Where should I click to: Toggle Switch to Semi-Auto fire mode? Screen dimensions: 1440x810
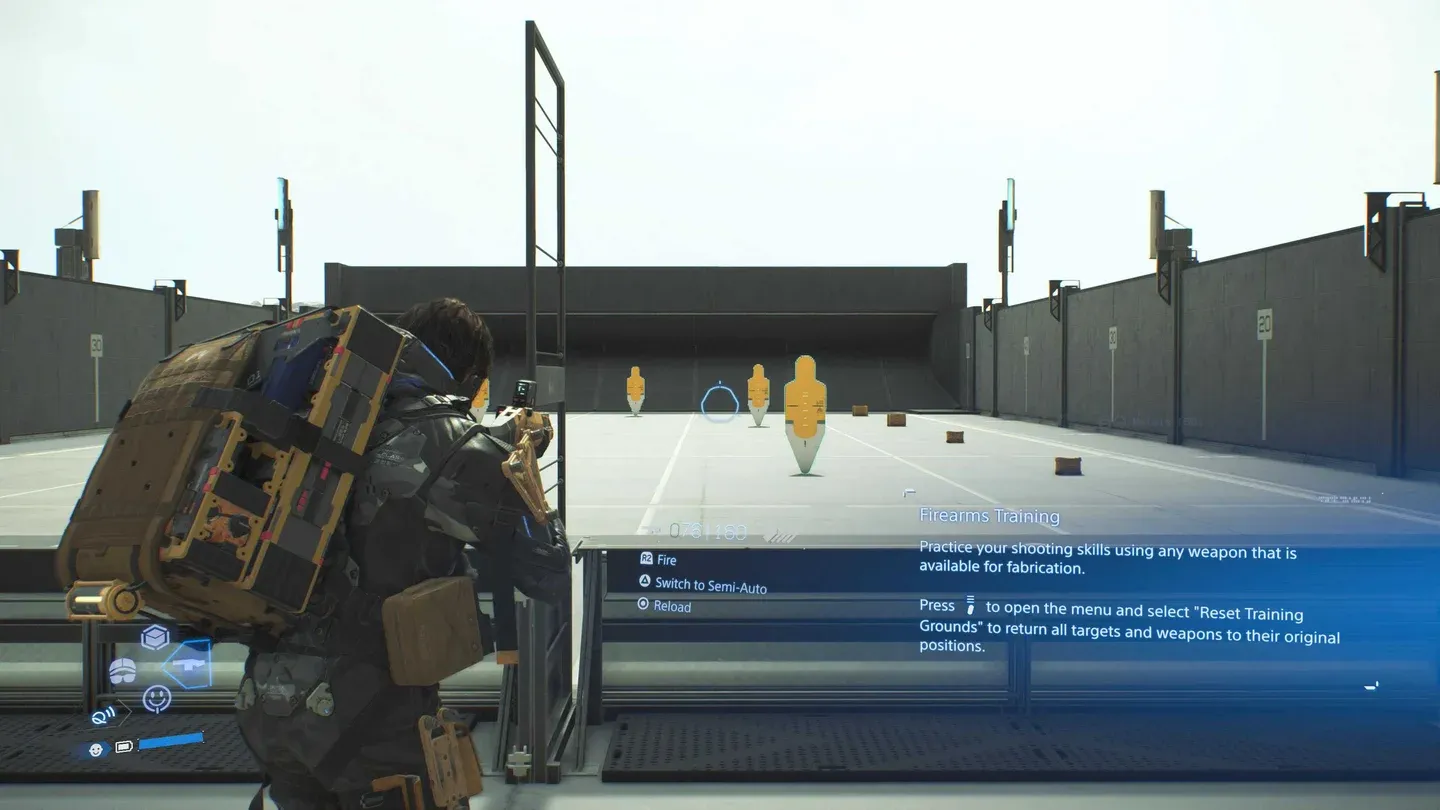710,584
